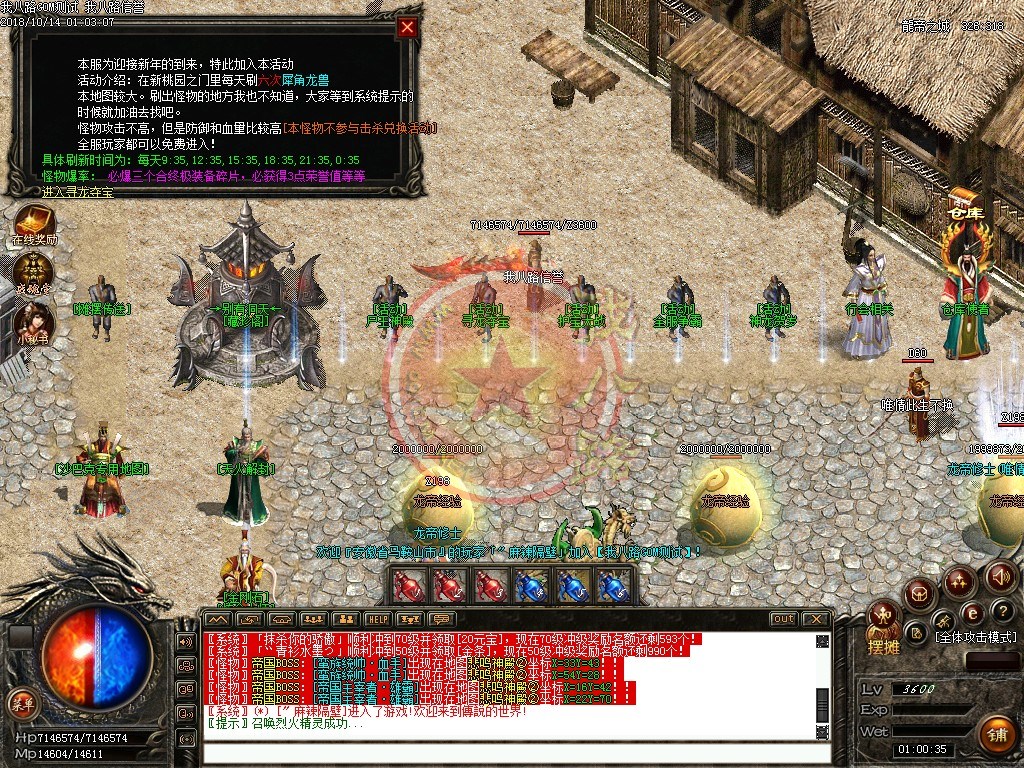1024x768 pixels.
Task: Click the four-sparkle skills icon
Action: (x=960, y=580)
